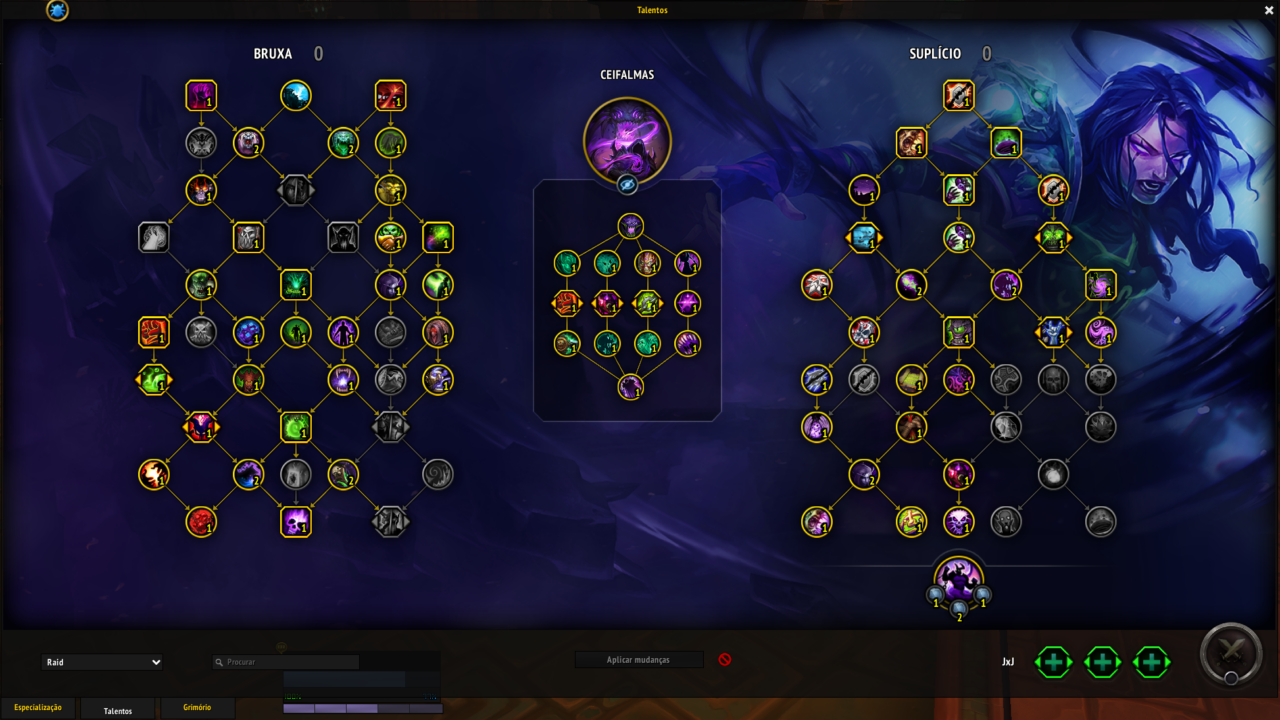Choose the top node of the Ceifalmas tree

(630, 226)
